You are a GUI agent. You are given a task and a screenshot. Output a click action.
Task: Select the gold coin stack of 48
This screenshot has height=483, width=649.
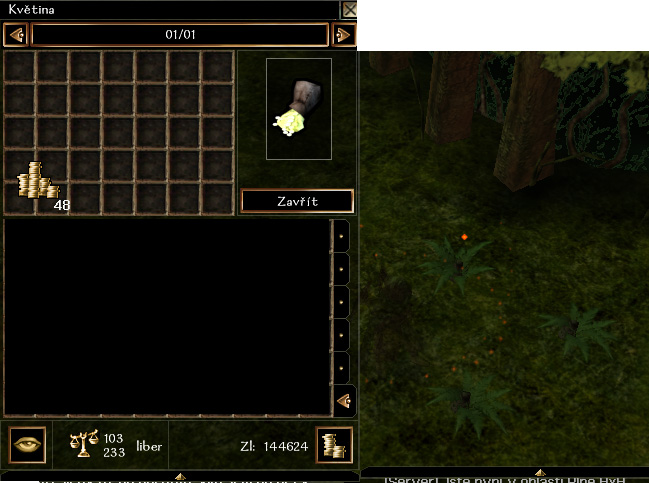point(37,182)
